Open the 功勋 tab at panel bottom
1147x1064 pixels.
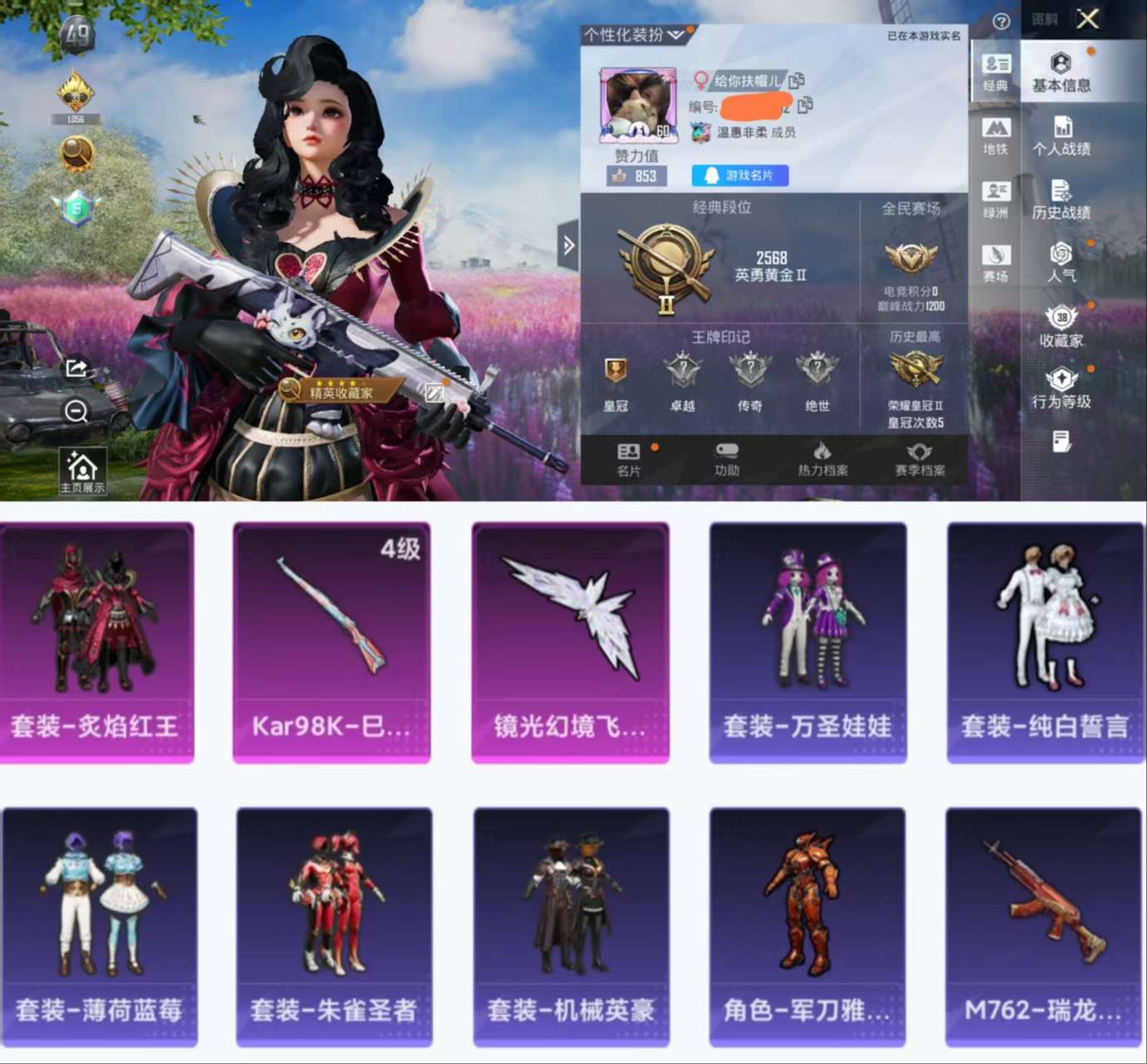pos(726,458)
